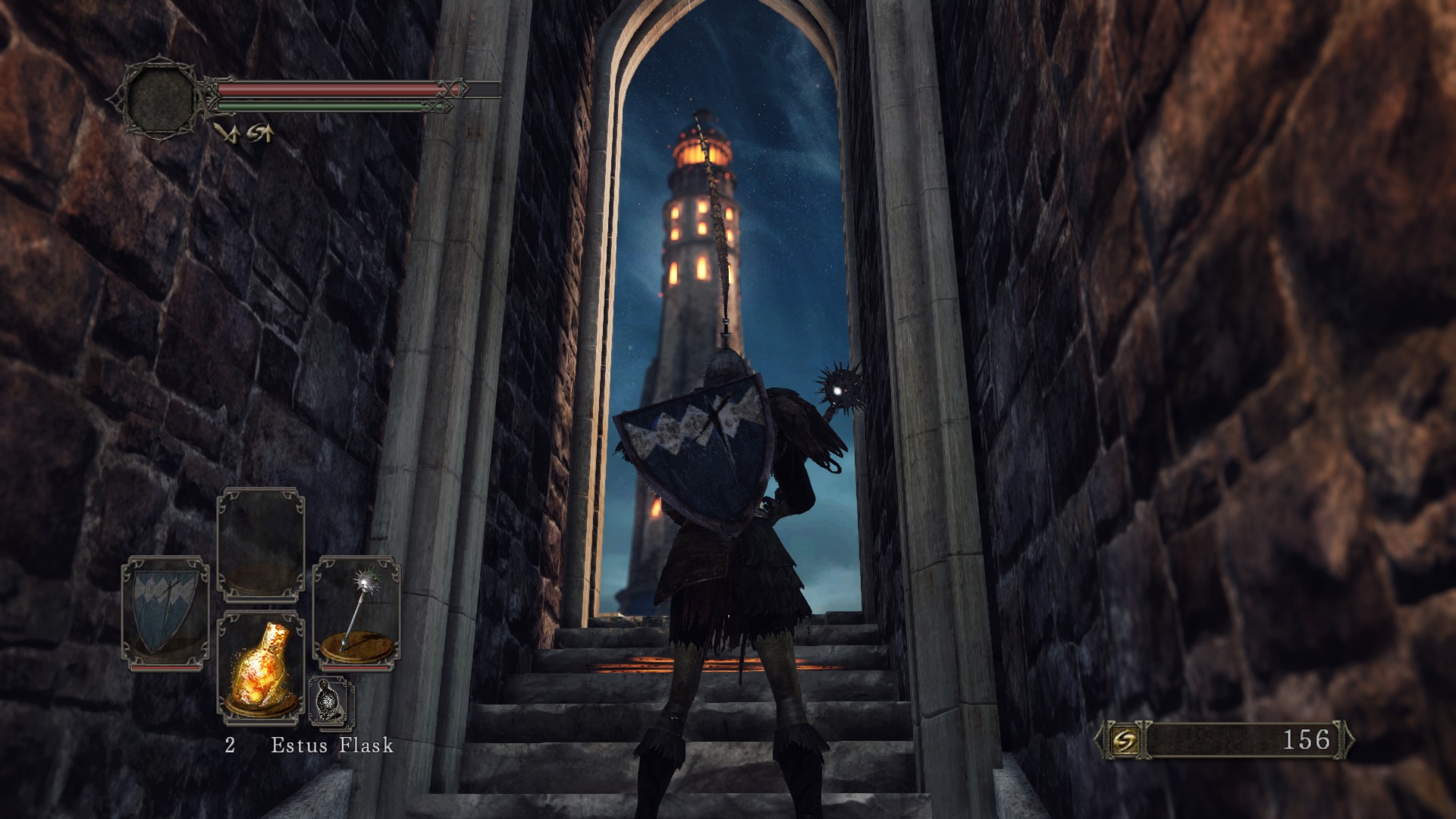Select the blue and white shield slot
This screenshot has height=819, width=1456.
165,613
